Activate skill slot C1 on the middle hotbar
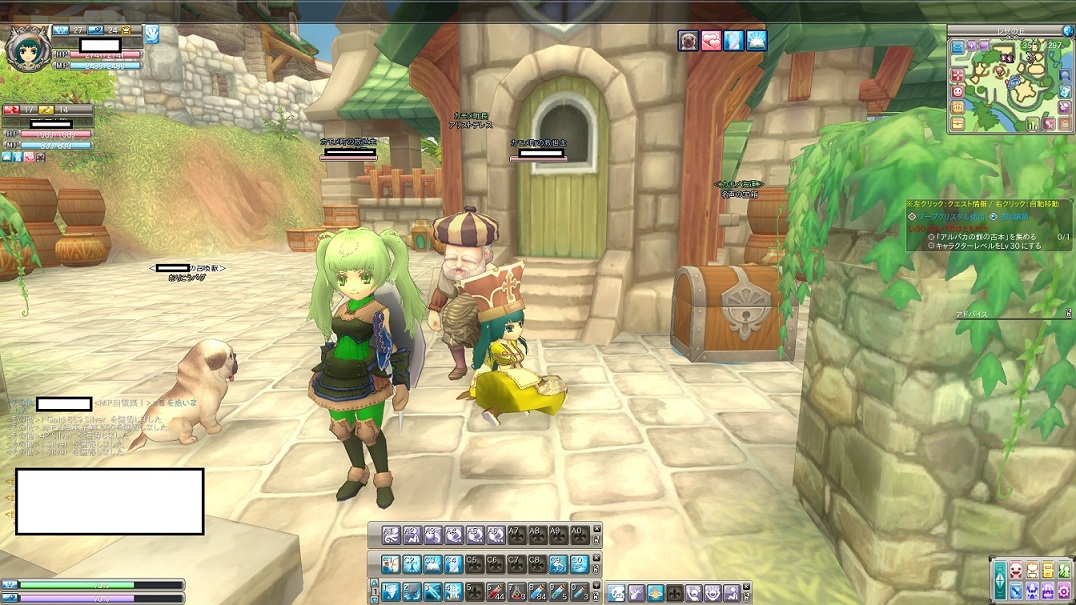This screenshot has width=1076, height=605. coord(391,564)
